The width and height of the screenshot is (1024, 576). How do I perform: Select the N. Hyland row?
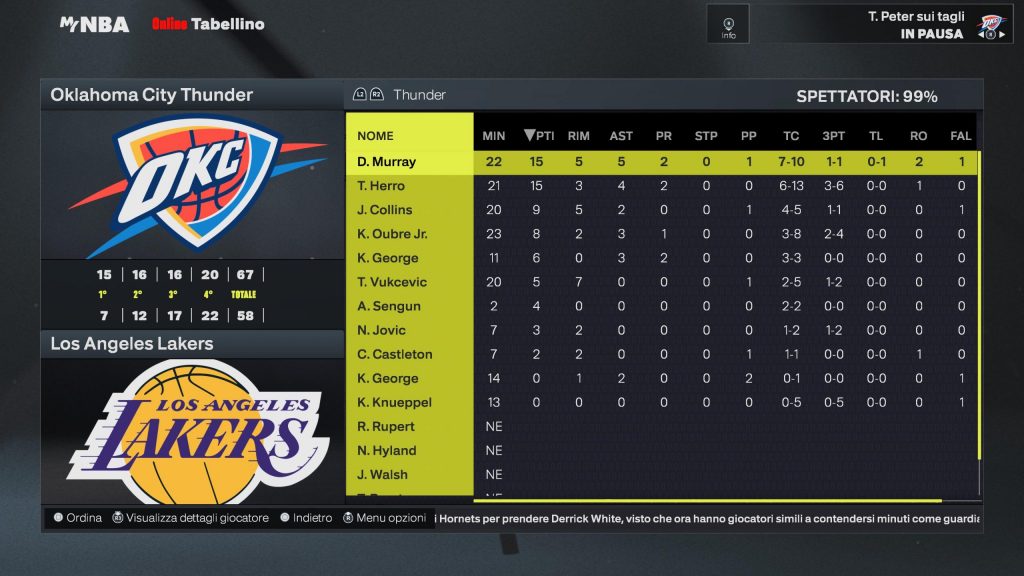pyautogui.click(x=385, y=451)
